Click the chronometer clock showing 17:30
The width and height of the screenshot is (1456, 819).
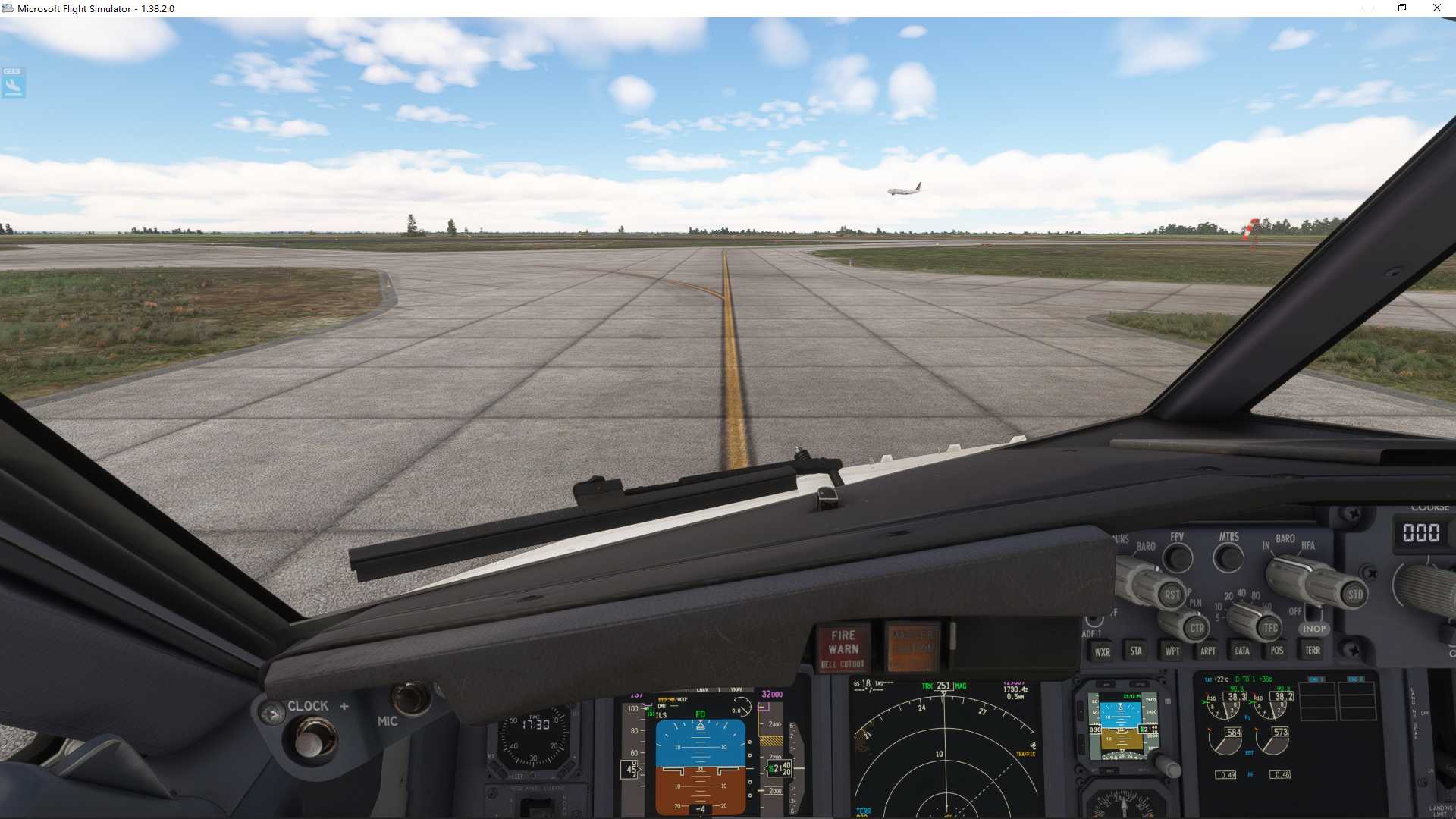(534, 739)
